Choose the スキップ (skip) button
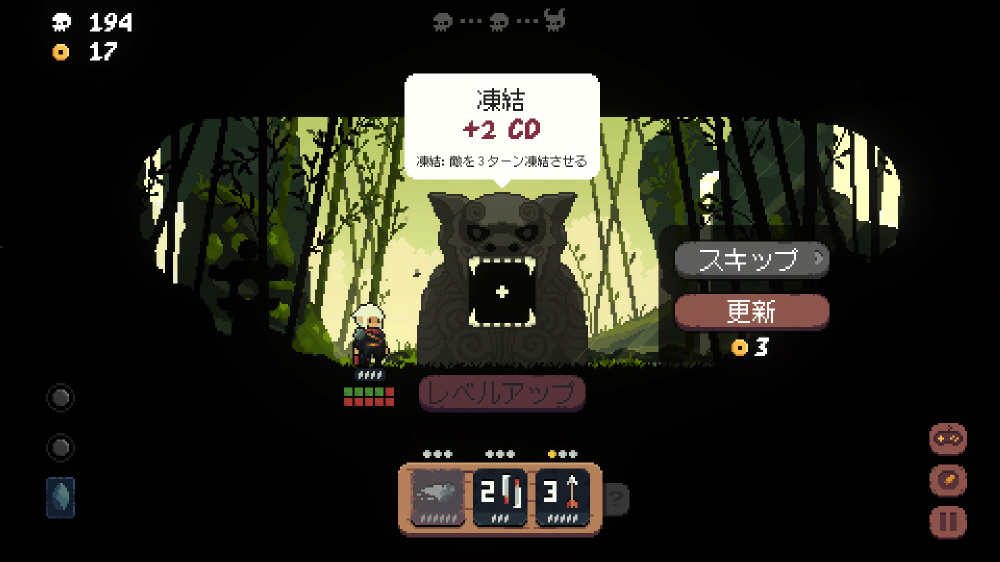The width and height of the screenshot is (1000, 562). (751, 259)
